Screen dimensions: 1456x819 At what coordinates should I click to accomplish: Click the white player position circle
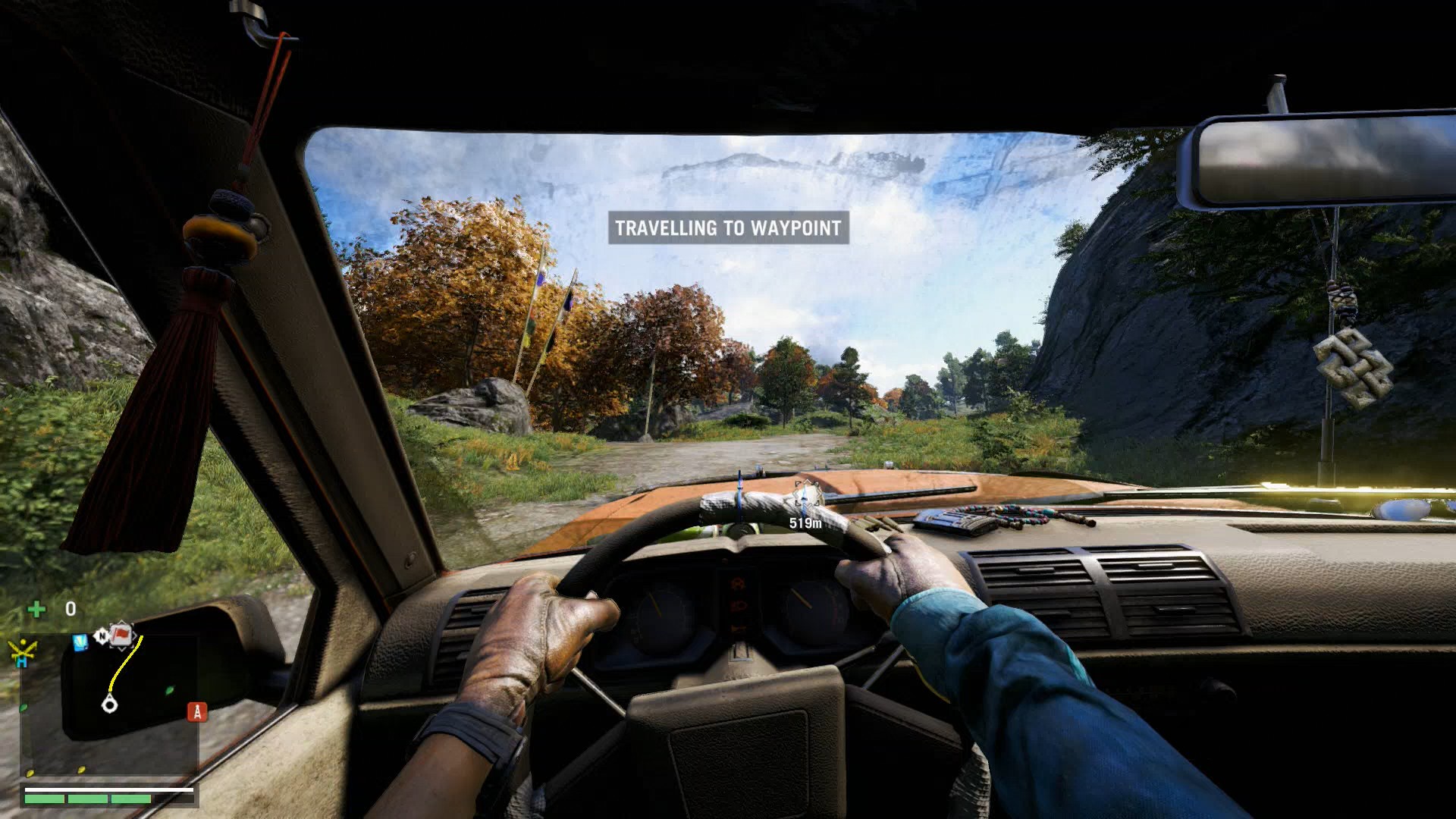(111, 704)
